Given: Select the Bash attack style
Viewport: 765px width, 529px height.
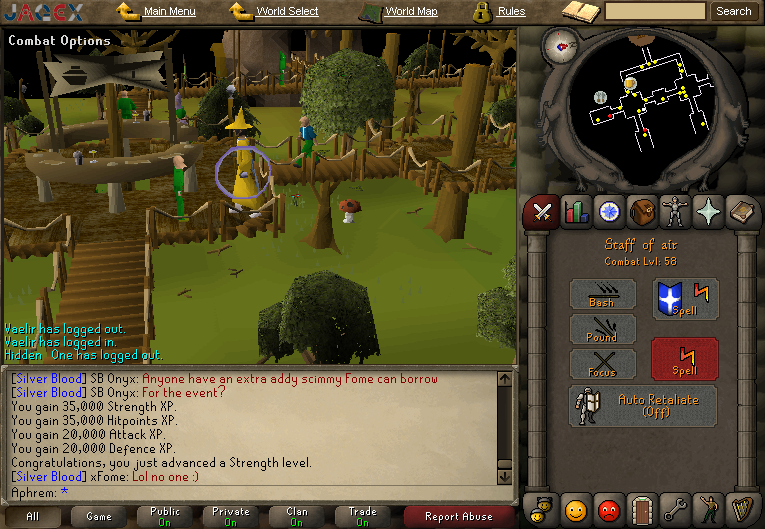Looking at the screenshot, I should point(602,294).
